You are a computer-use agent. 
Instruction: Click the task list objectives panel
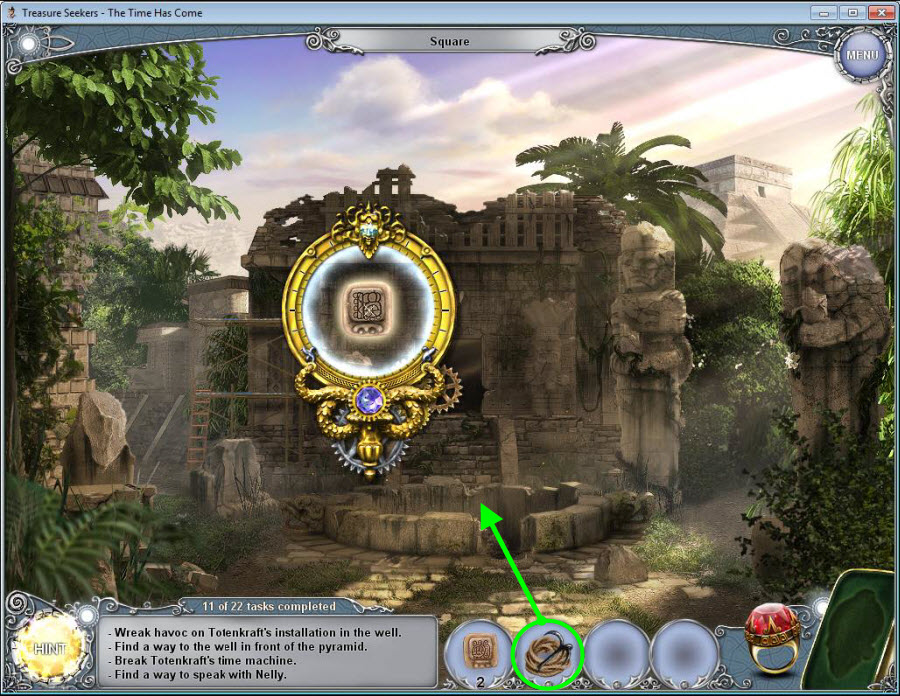tap(270, 653)
